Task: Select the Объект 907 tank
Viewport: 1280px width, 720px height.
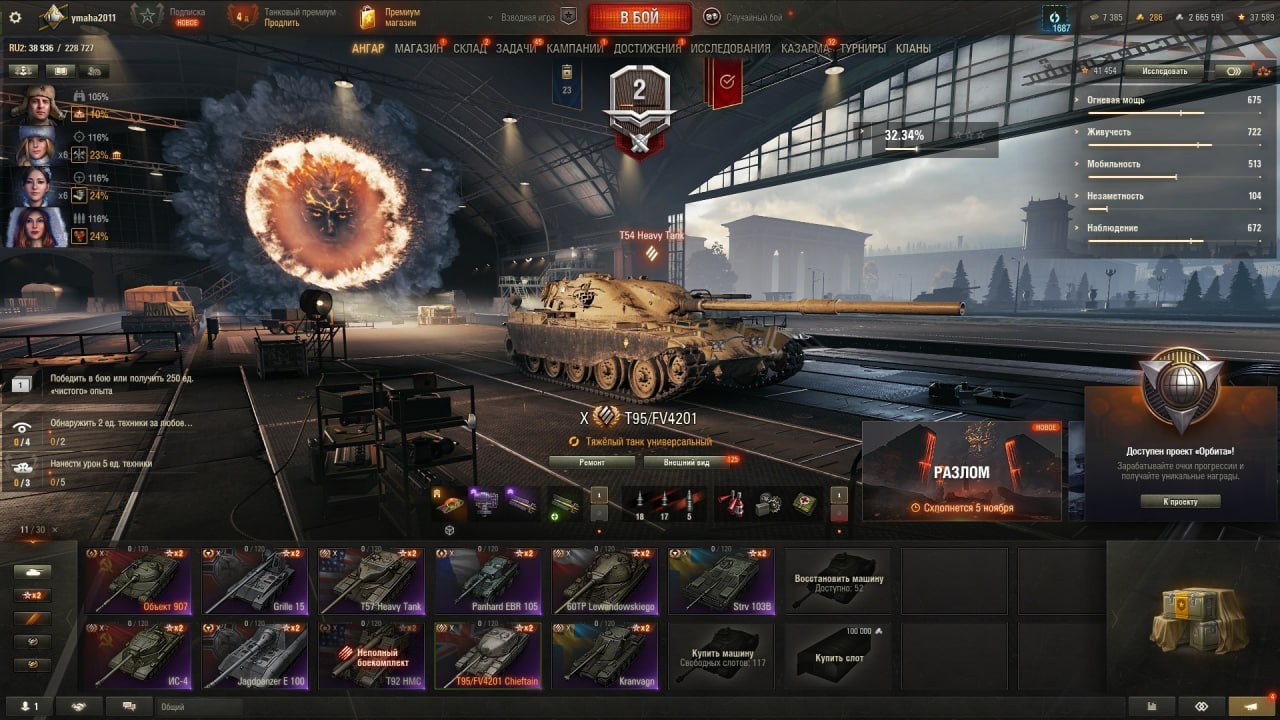Action: (x=138, y=580)
